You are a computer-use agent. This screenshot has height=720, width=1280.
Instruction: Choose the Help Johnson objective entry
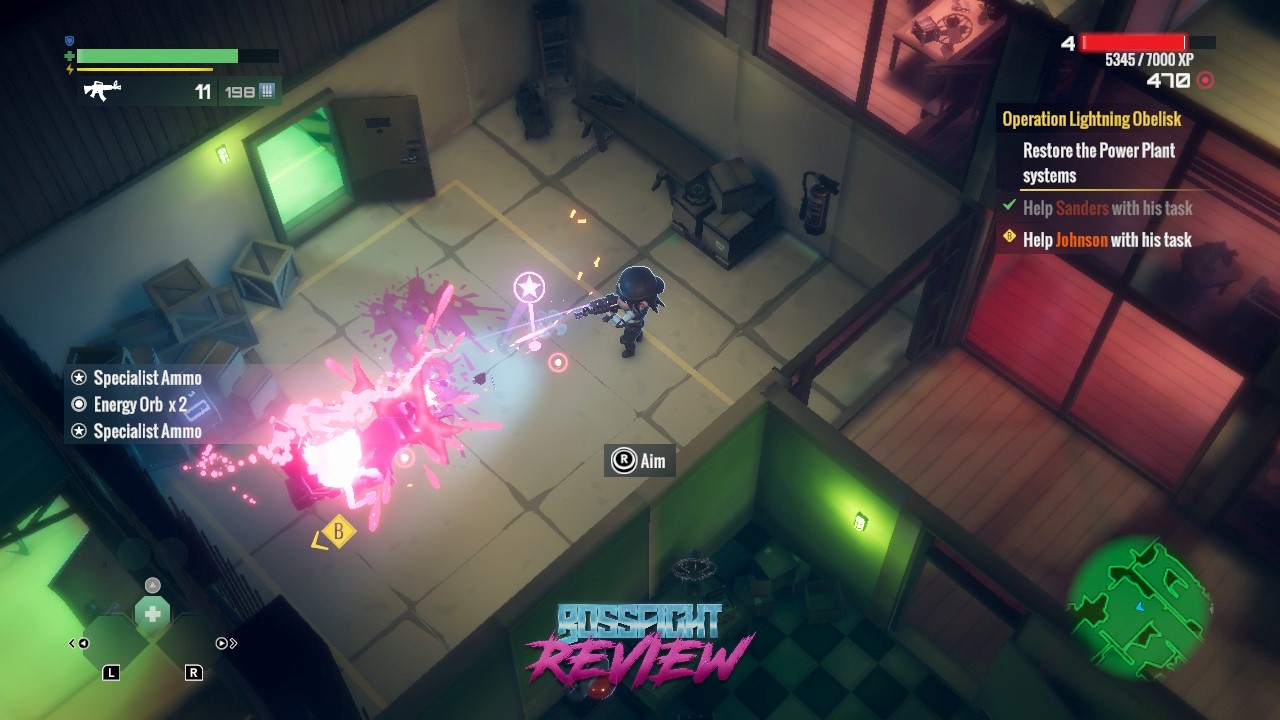[1107, 240]
